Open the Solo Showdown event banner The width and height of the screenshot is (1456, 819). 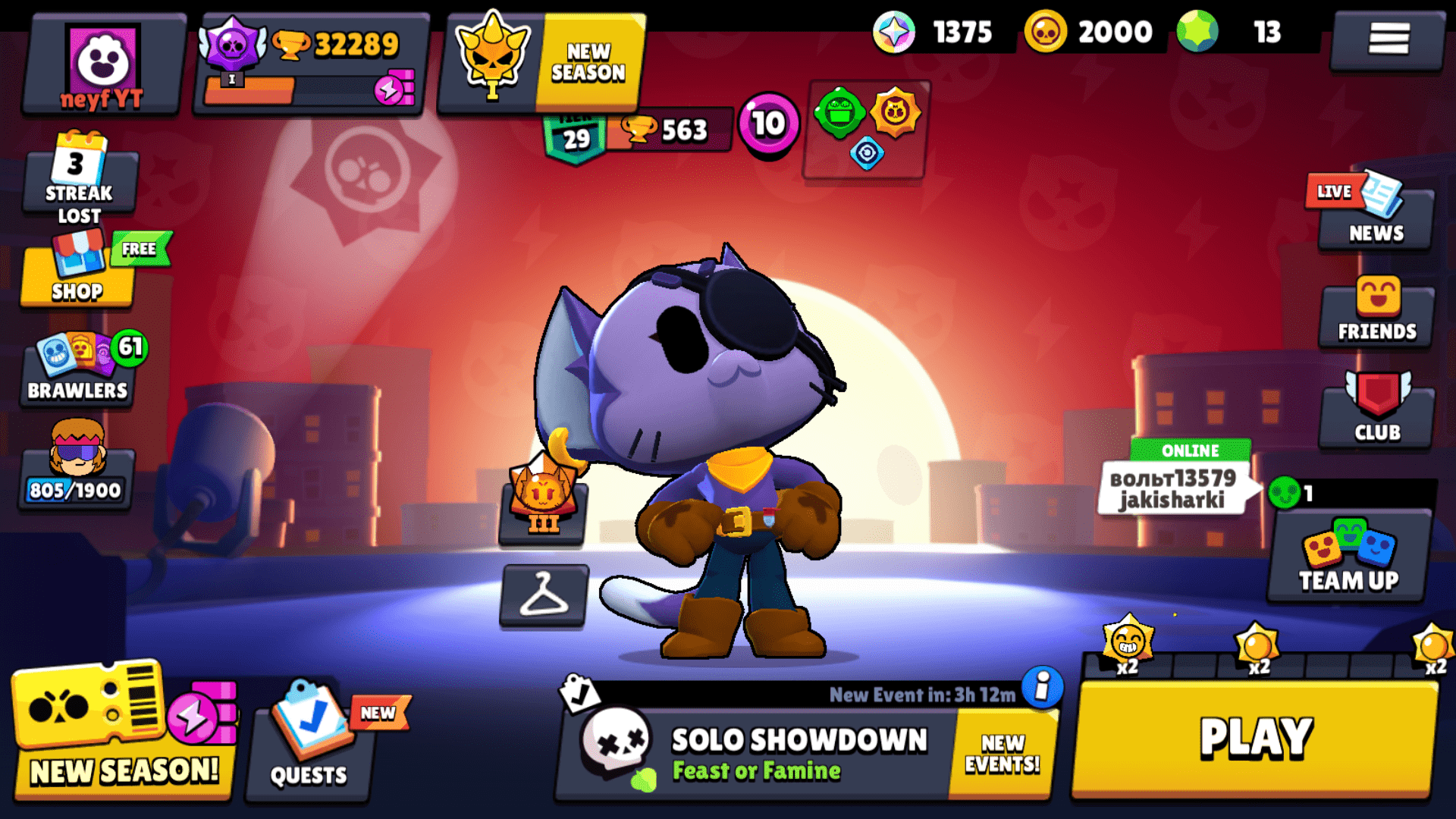pos(796,751)
